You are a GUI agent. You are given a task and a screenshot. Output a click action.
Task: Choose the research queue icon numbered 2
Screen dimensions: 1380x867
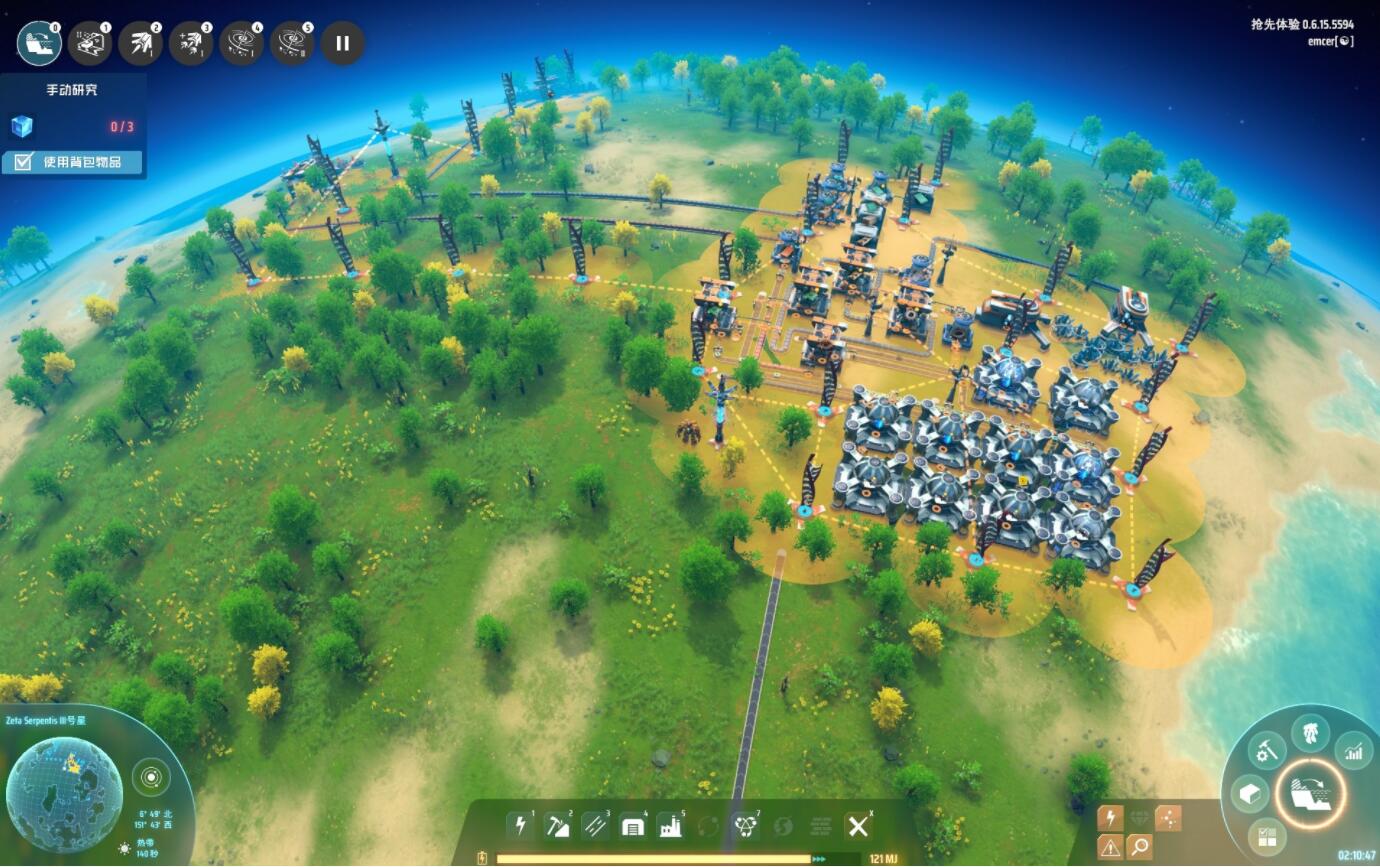[140, 44]
